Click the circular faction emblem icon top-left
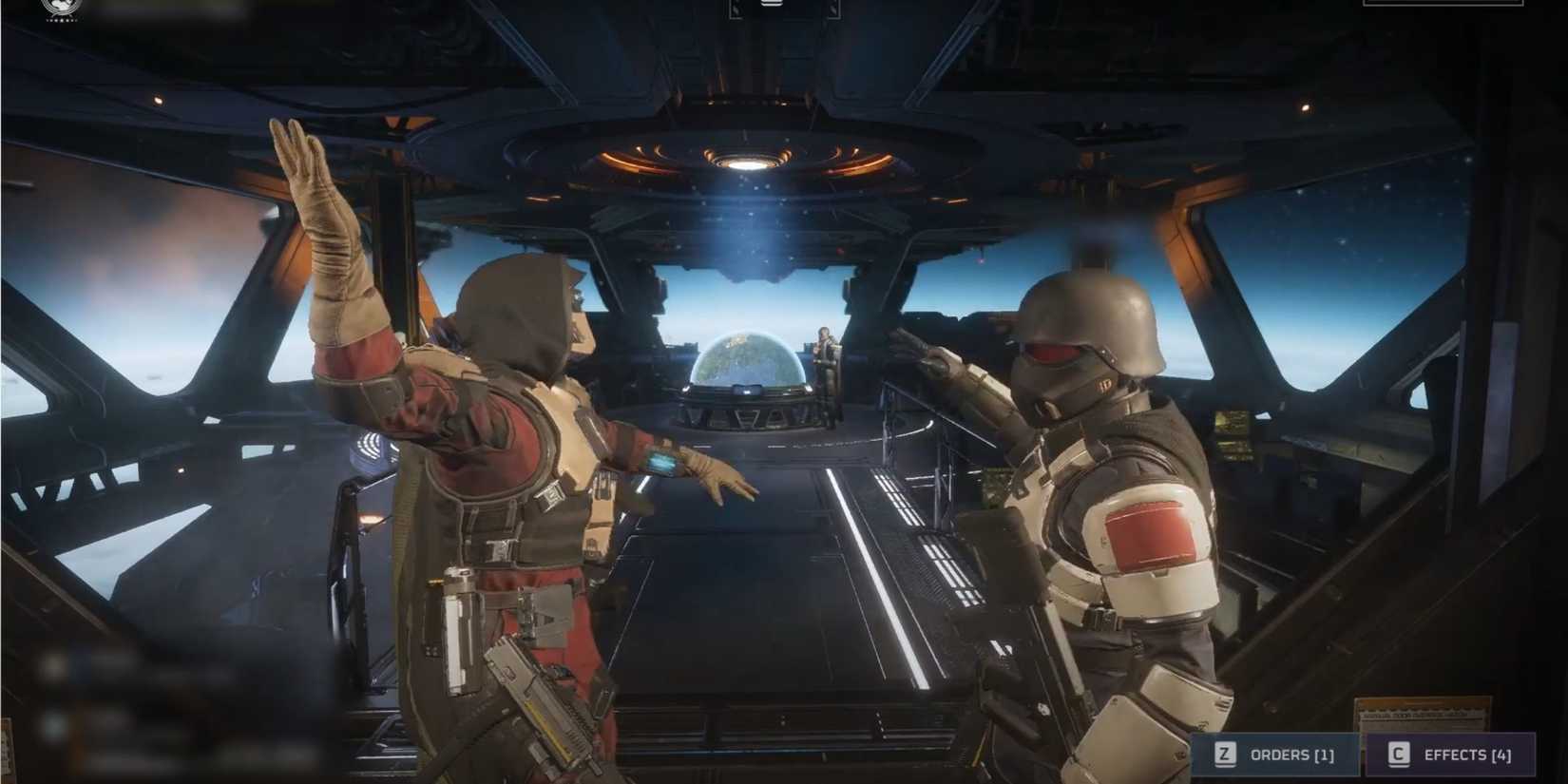The image size is (1568, 784). pos(61,8)
